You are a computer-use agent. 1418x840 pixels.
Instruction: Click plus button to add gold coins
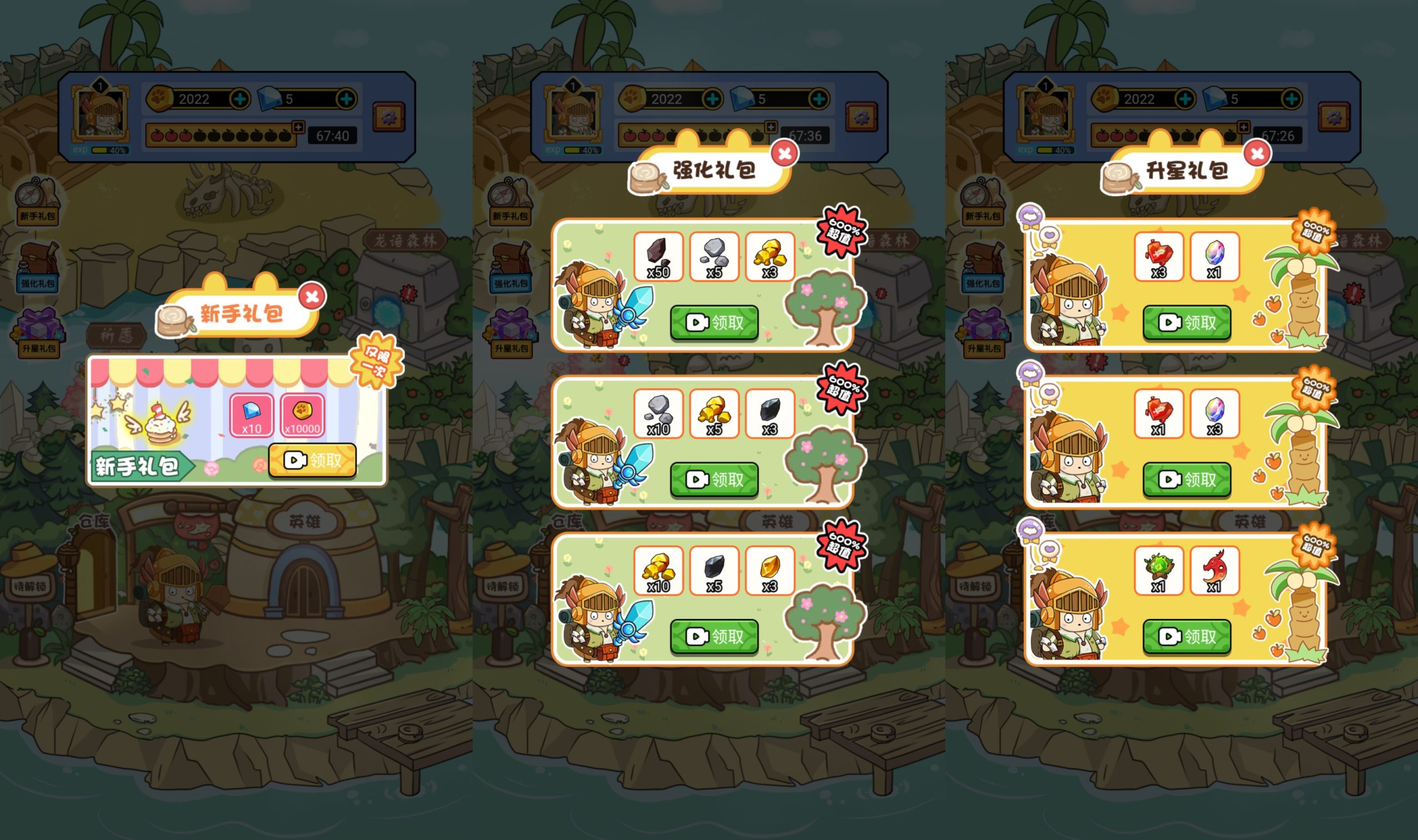pos(242,99)
